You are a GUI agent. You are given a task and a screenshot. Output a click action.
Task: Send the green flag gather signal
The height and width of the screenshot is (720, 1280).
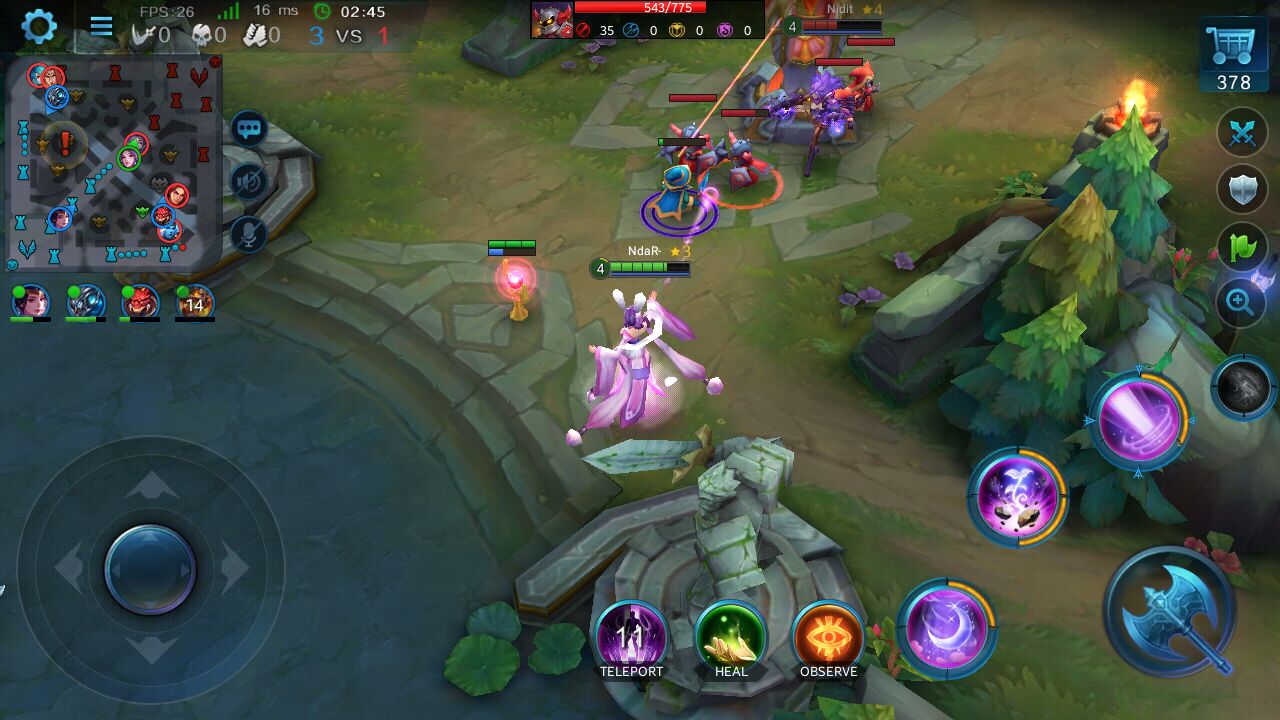1242,246
